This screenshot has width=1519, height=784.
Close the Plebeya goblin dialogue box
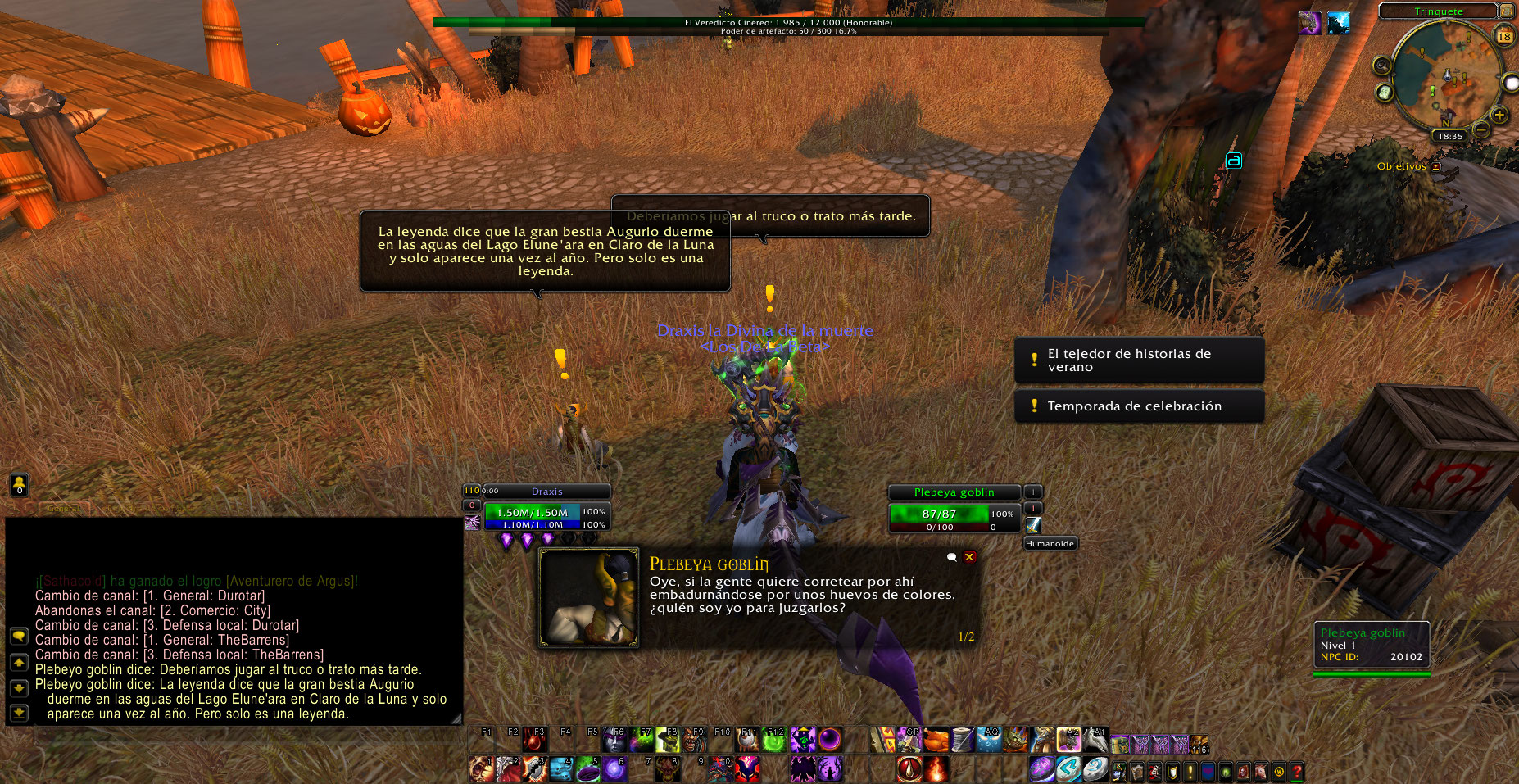pyautogui.click(x=969, y=557)
